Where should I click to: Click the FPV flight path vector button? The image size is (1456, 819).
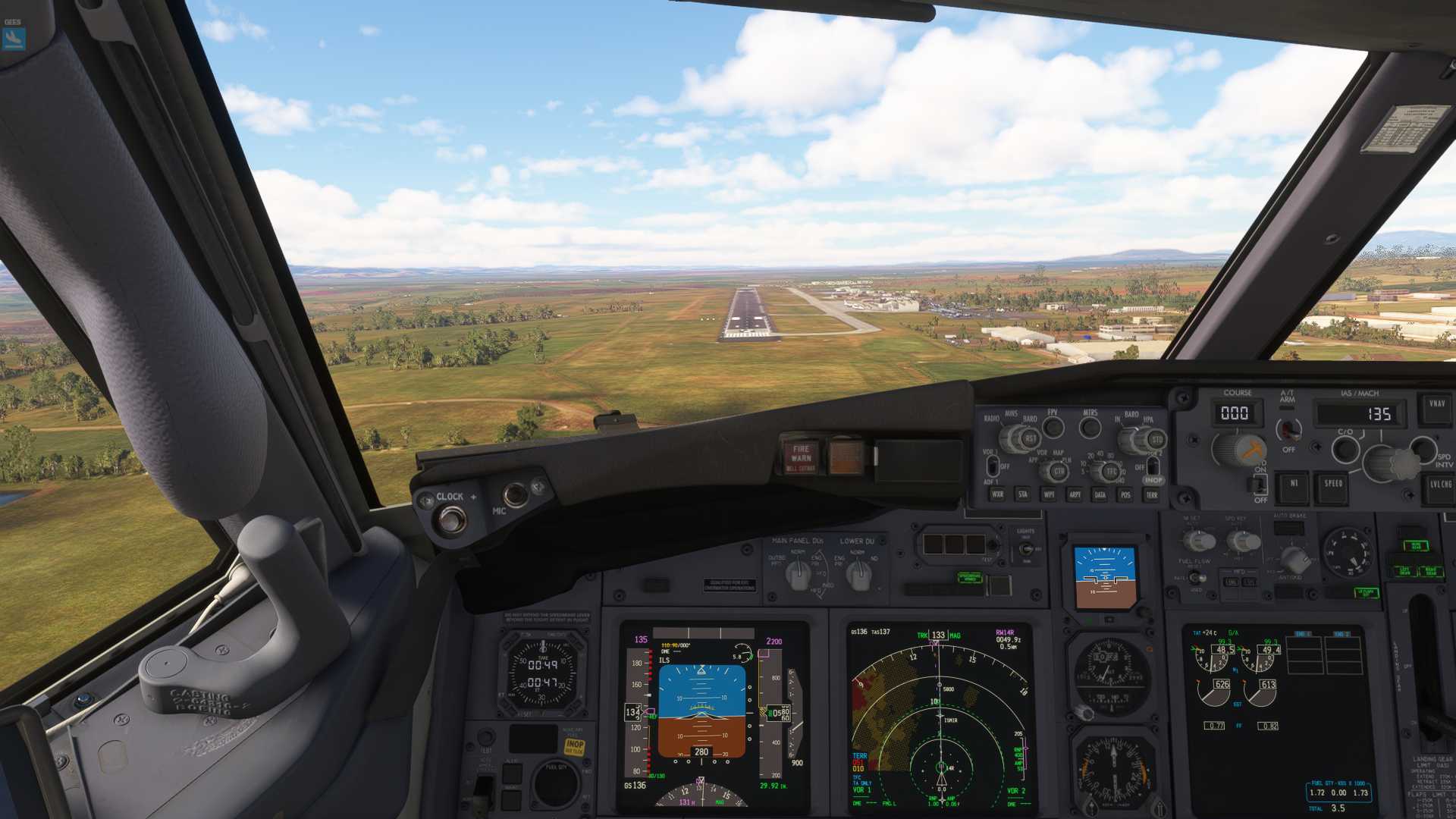point(1053,428)
